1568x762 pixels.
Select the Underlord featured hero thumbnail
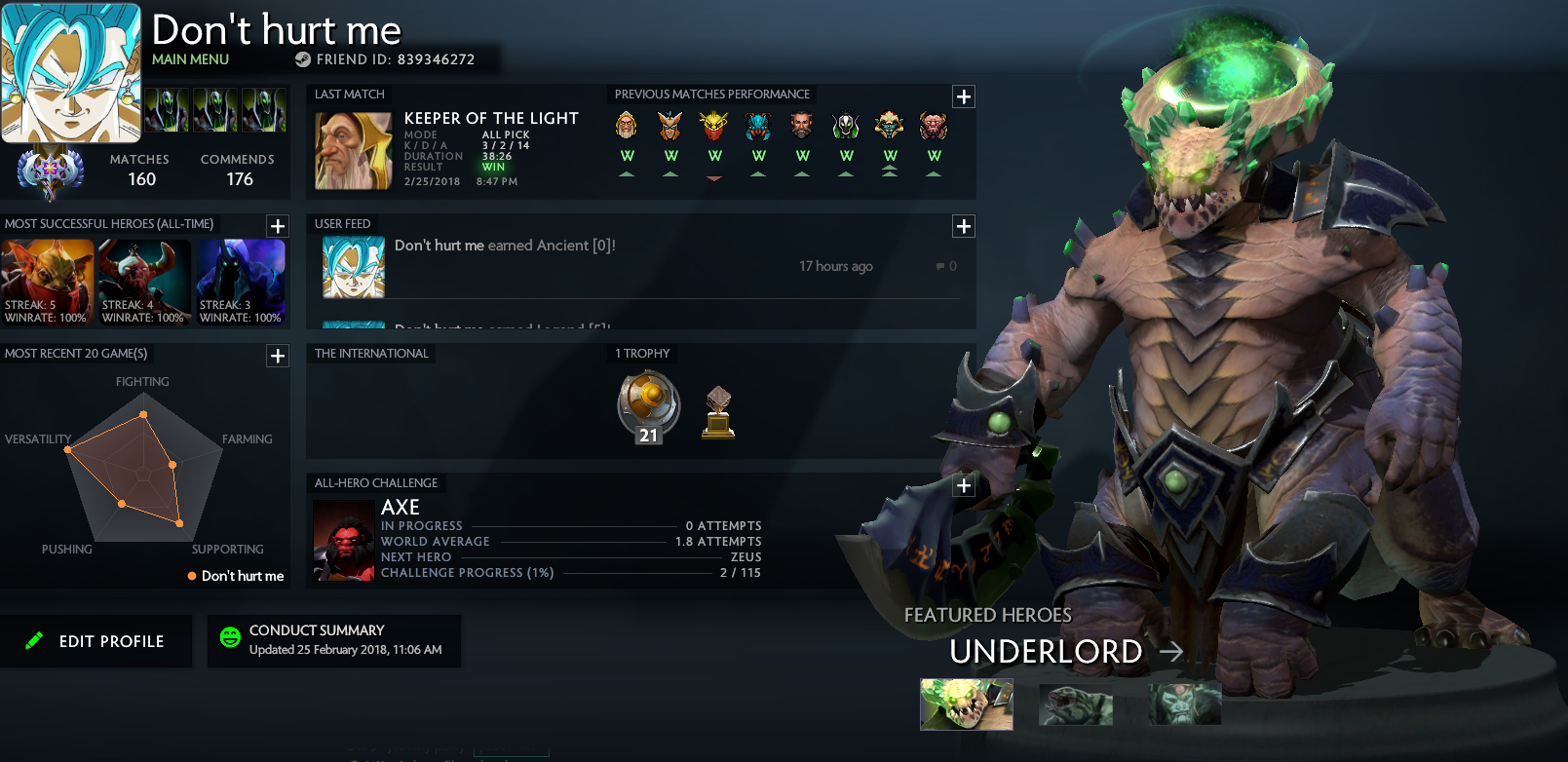[x=966, y=705]
